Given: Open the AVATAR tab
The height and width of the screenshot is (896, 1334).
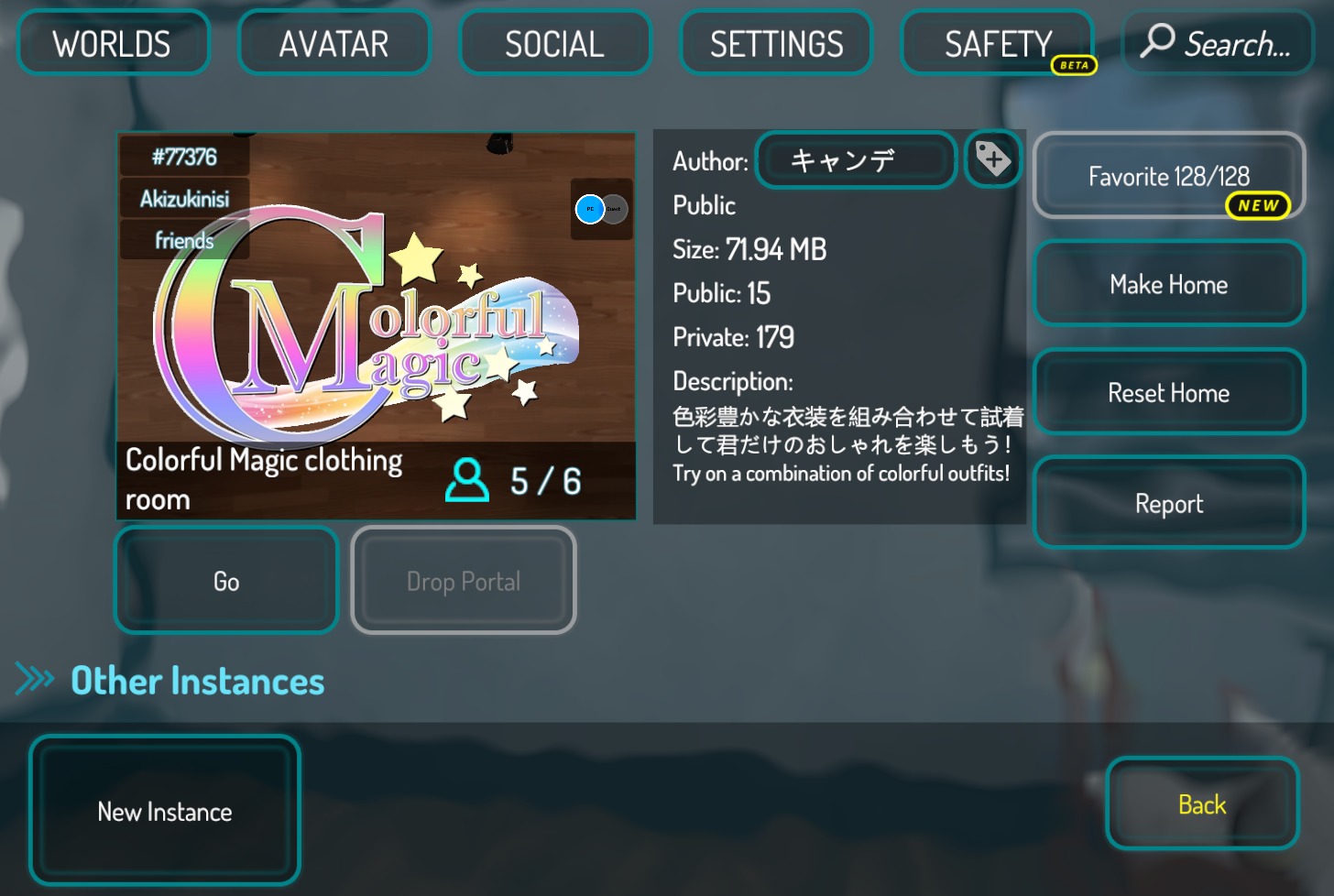Looking at the screenshot, I should tap(333, 42).
